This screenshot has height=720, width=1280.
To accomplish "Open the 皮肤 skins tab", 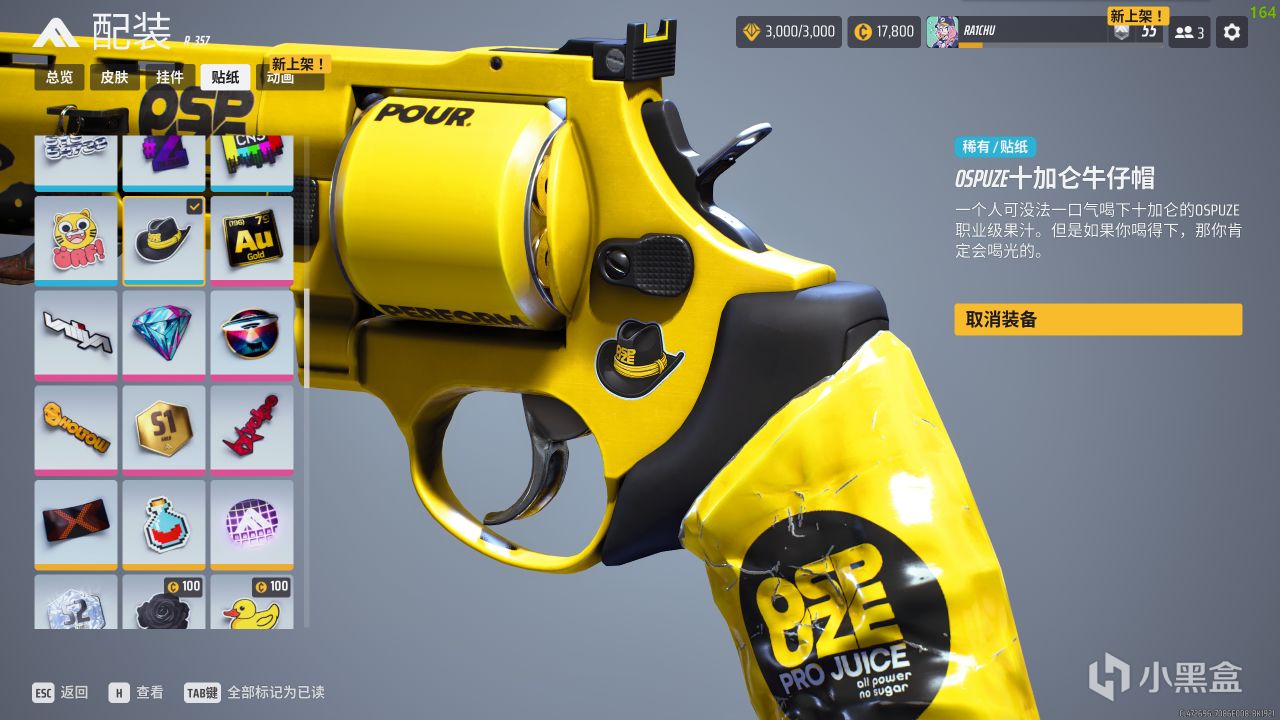I will pyautogui.click(x=115, y=77).
